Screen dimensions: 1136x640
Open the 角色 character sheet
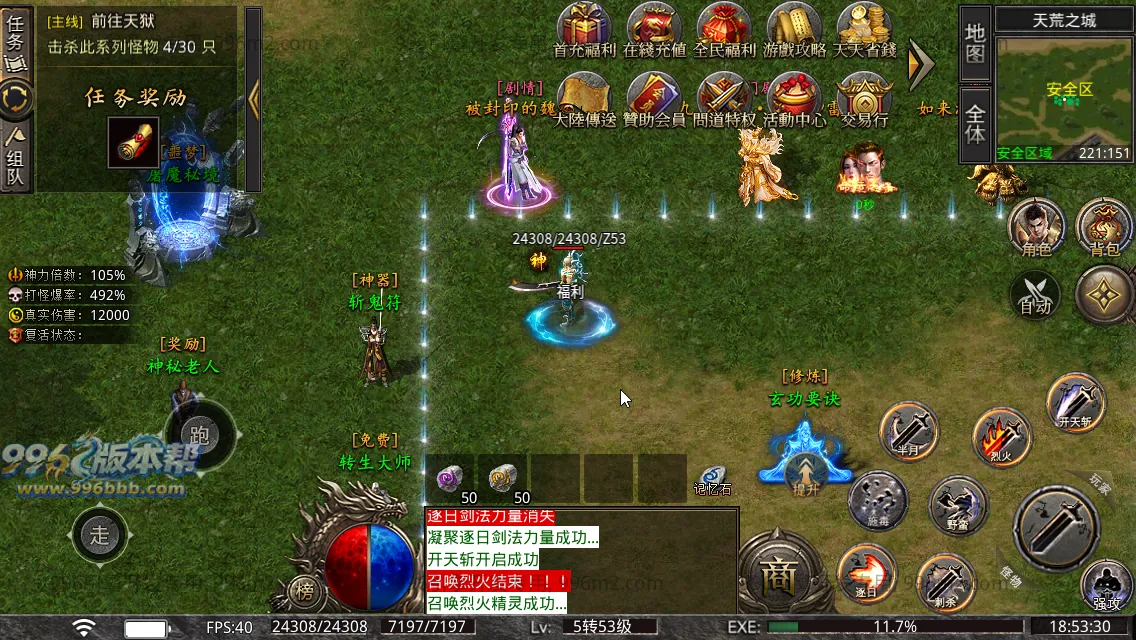(x=1036, y=226)
